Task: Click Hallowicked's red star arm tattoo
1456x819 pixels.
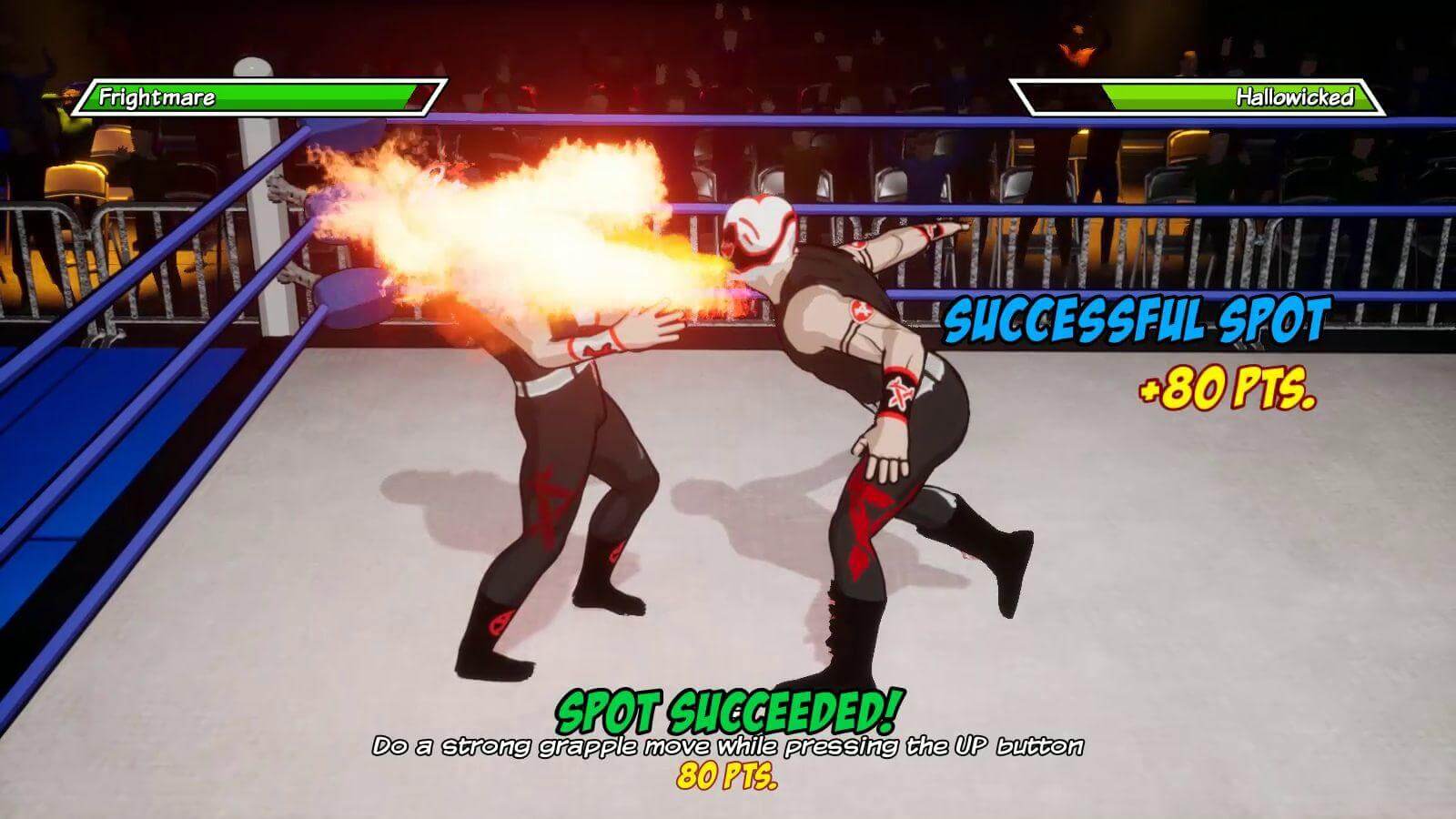Action: coord(861,309)
